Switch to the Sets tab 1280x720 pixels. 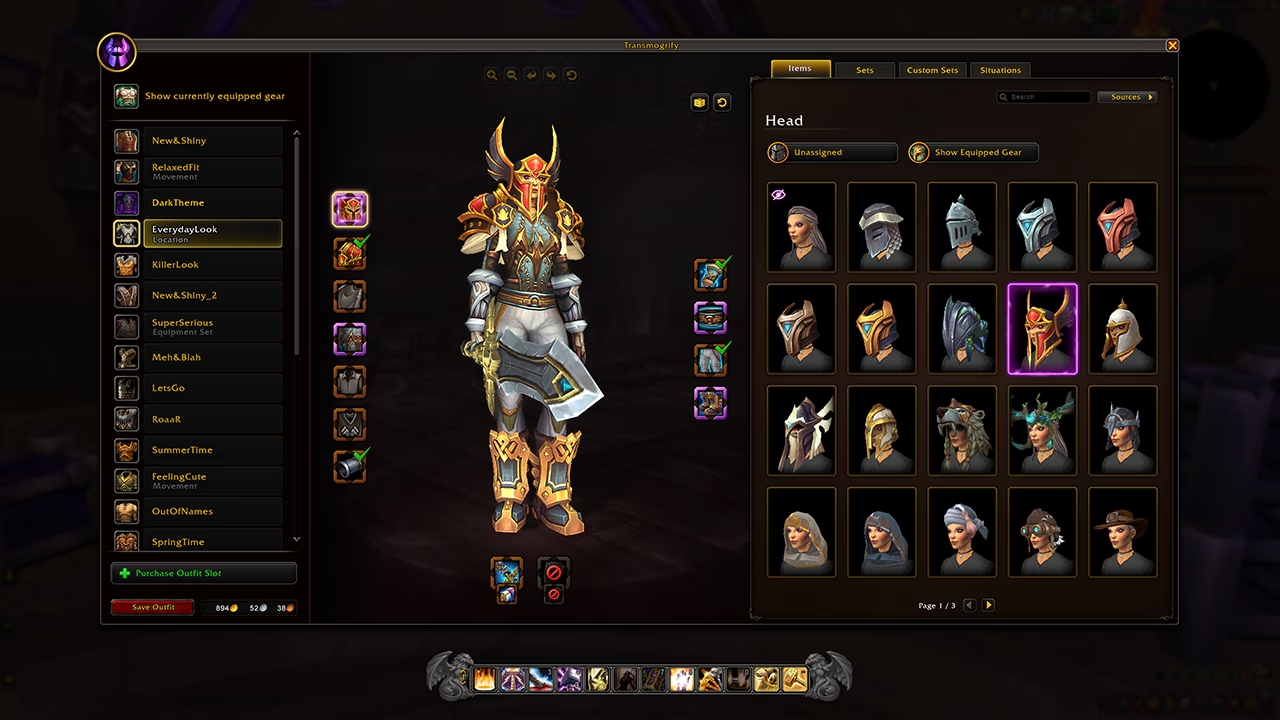pos(864,70)
